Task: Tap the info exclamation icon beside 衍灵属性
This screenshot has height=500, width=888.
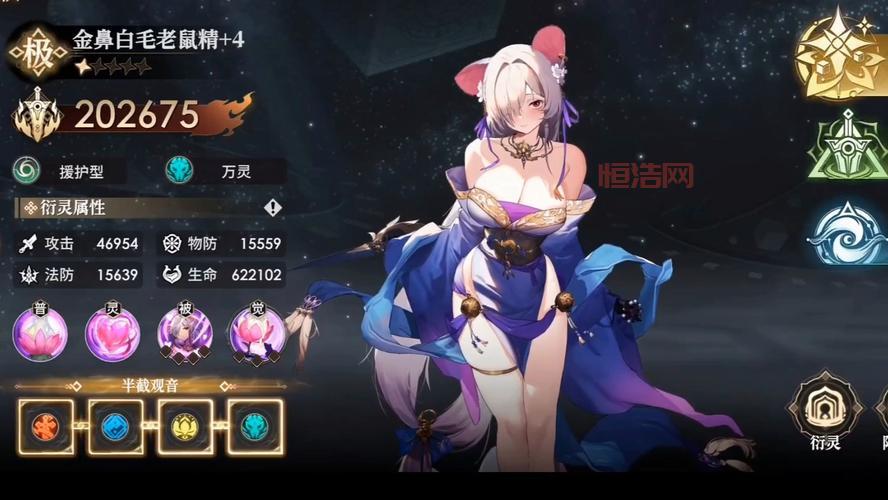Action: click(x=272, y=207)
